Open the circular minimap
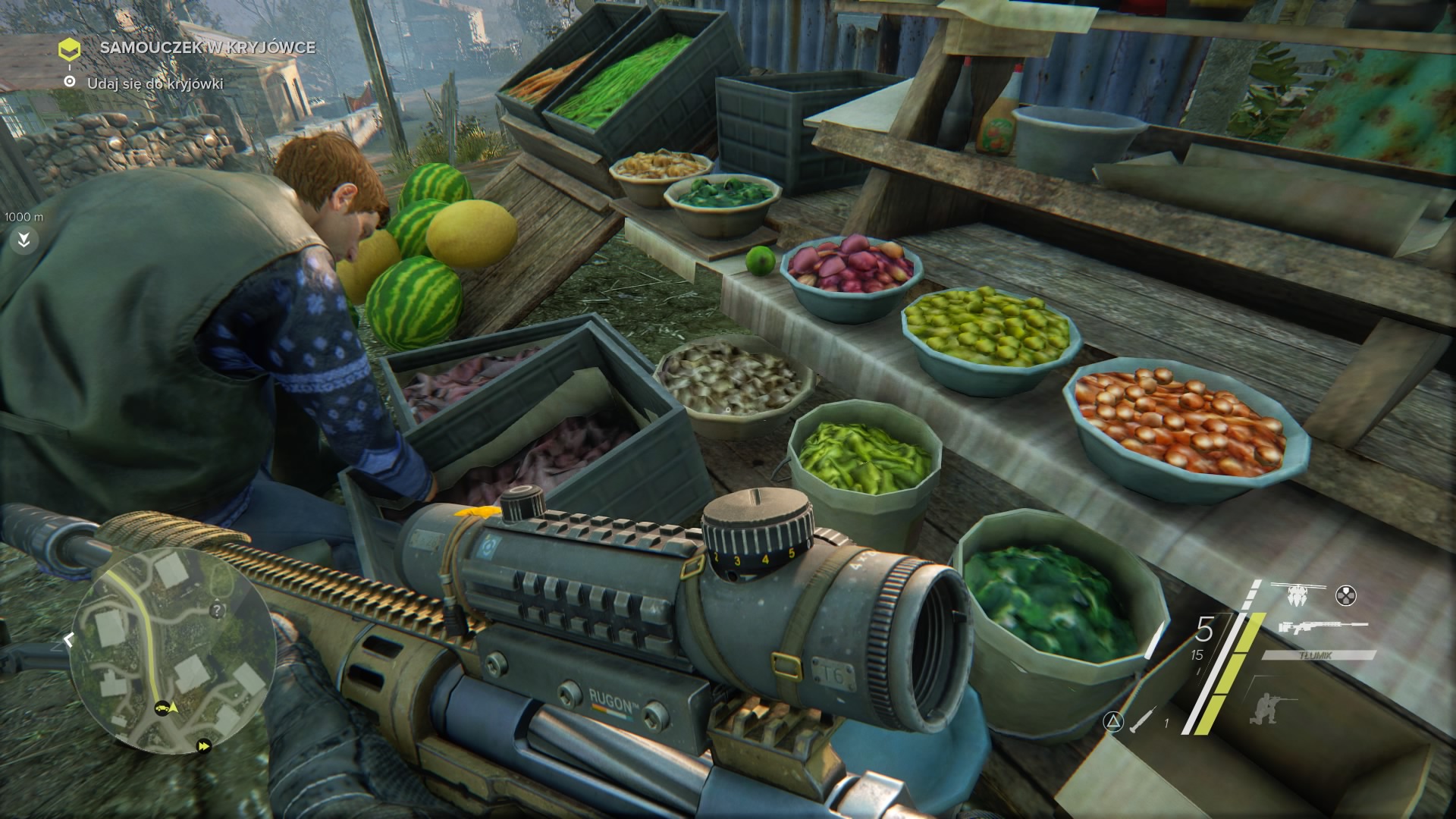This screenshot has height=819, width=1456. tap(171, 657)
